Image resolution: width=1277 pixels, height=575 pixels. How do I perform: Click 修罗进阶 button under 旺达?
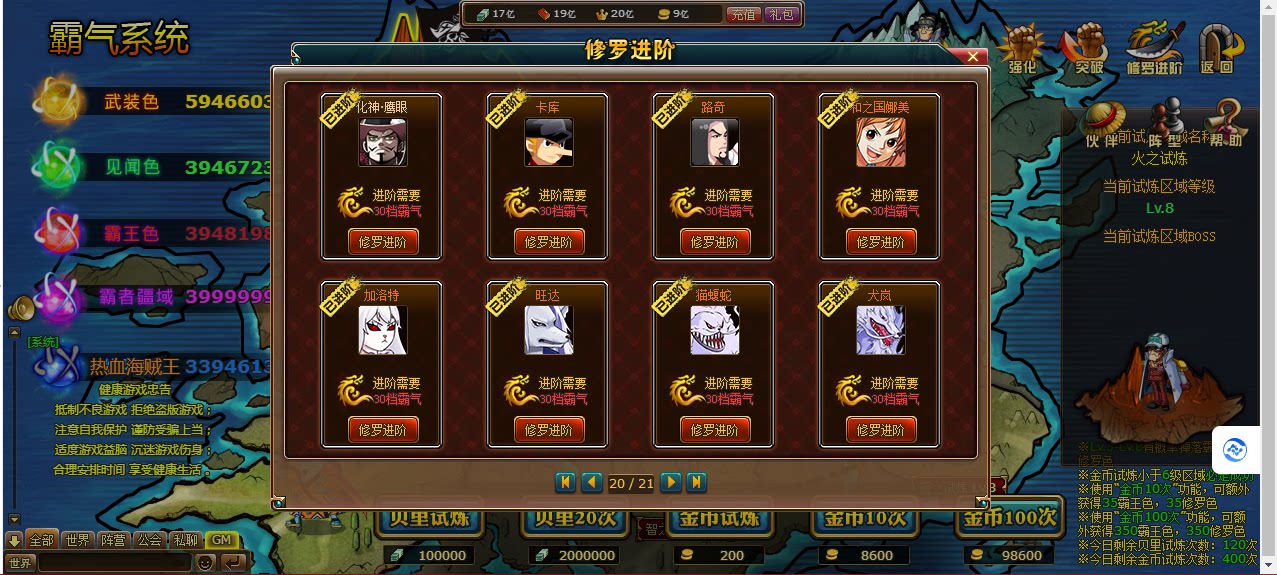(549, 430)
